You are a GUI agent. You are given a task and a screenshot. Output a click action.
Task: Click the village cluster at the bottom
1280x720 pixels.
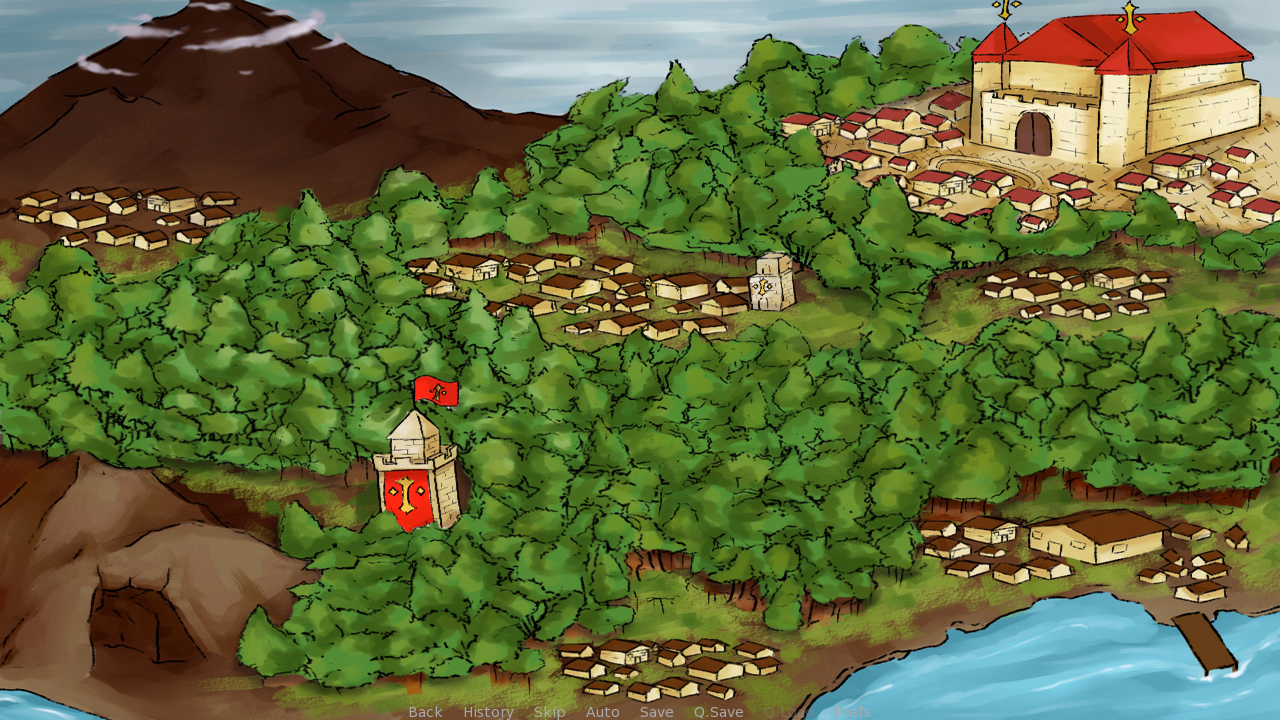pyautogui.click(x=665, y=665)
